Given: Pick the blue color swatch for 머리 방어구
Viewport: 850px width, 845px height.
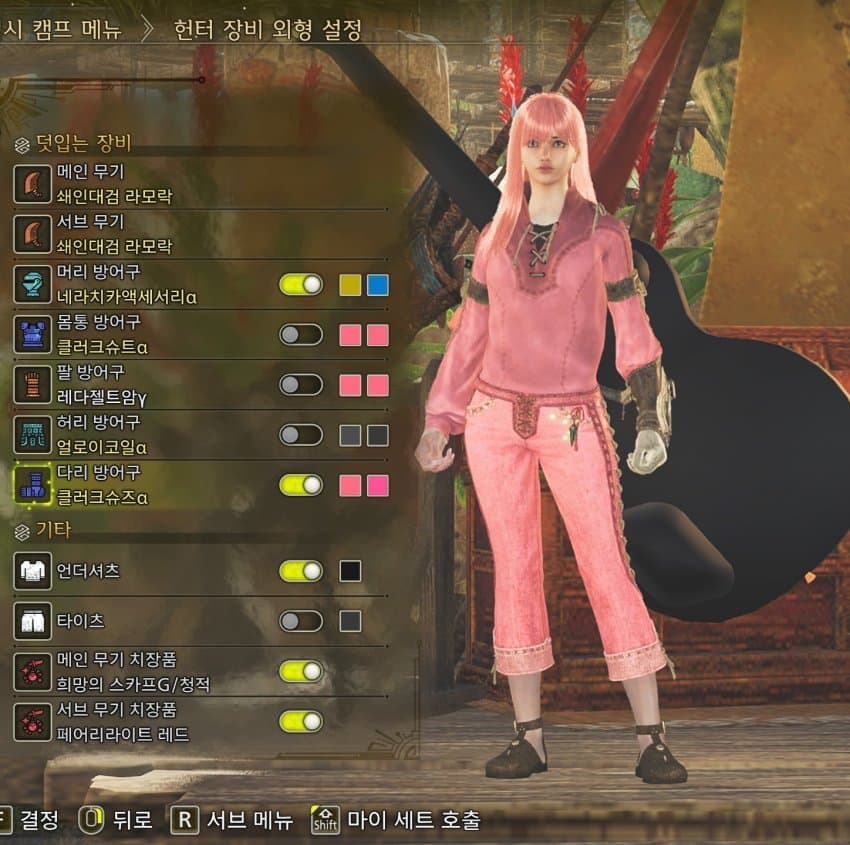Looking at the screenshot, I should [377, 285].
